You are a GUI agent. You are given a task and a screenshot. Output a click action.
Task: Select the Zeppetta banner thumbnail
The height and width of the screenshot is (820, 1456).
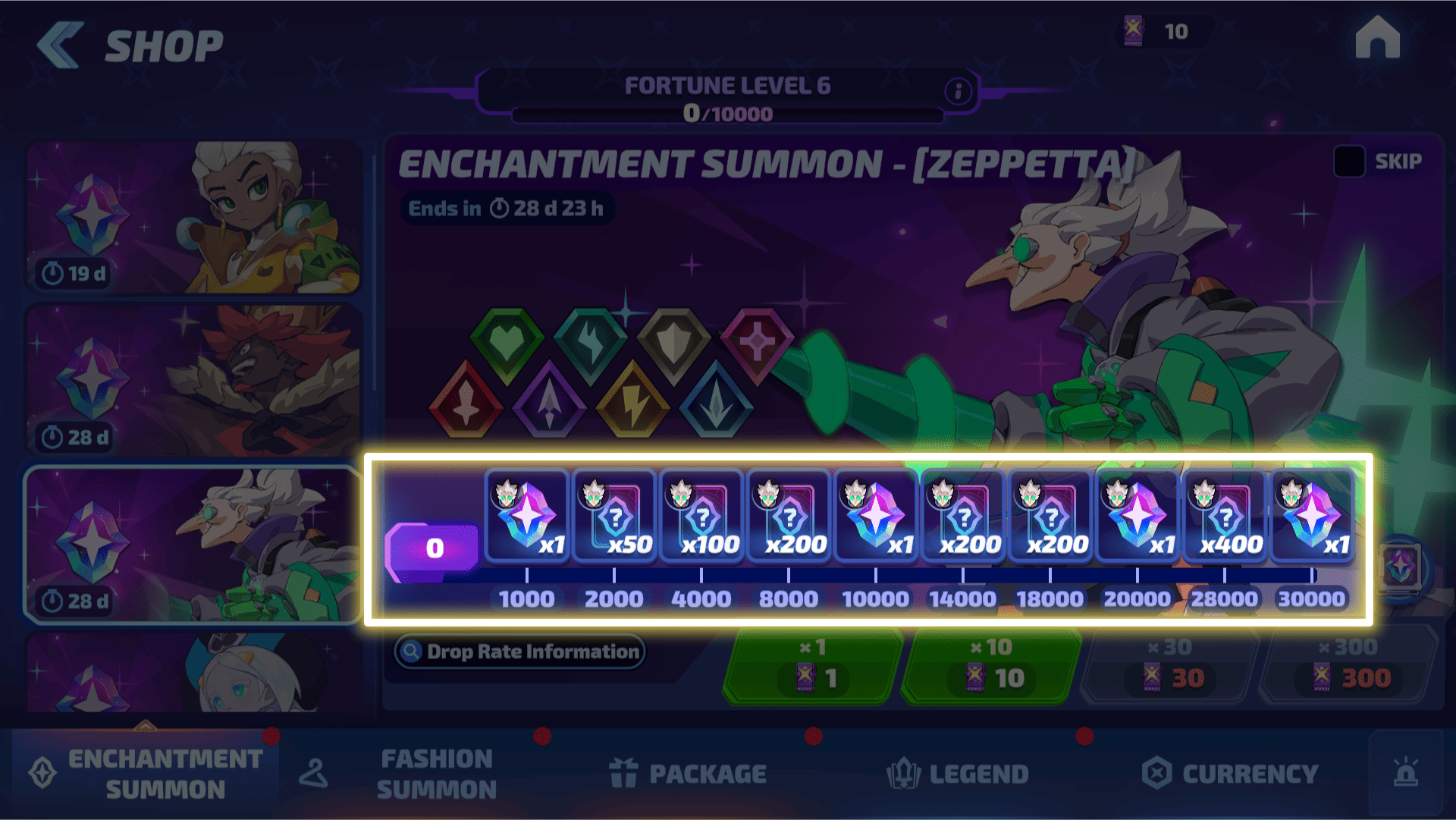tap(193, 545)
